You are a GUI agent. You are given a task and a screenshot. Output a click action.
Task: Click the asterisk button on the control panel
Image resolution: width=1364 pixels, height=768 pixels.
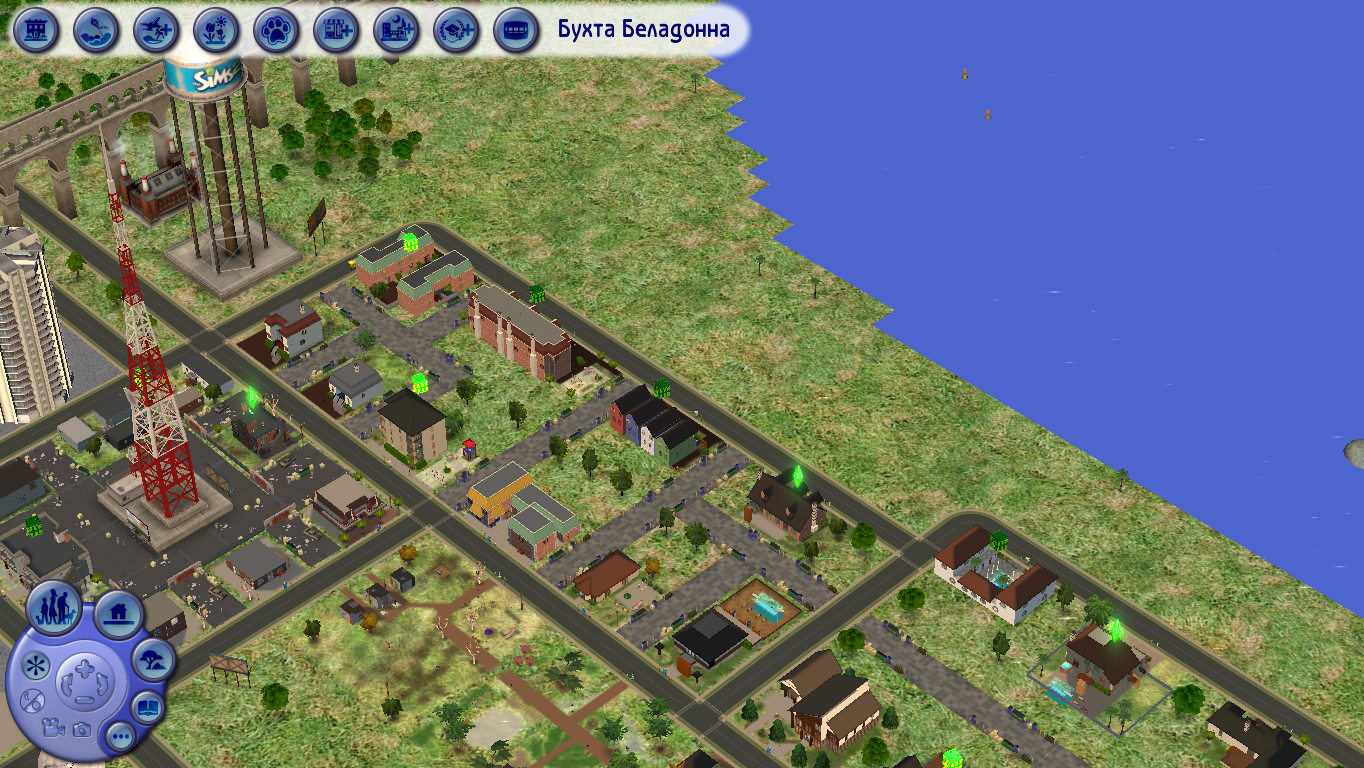36,666
